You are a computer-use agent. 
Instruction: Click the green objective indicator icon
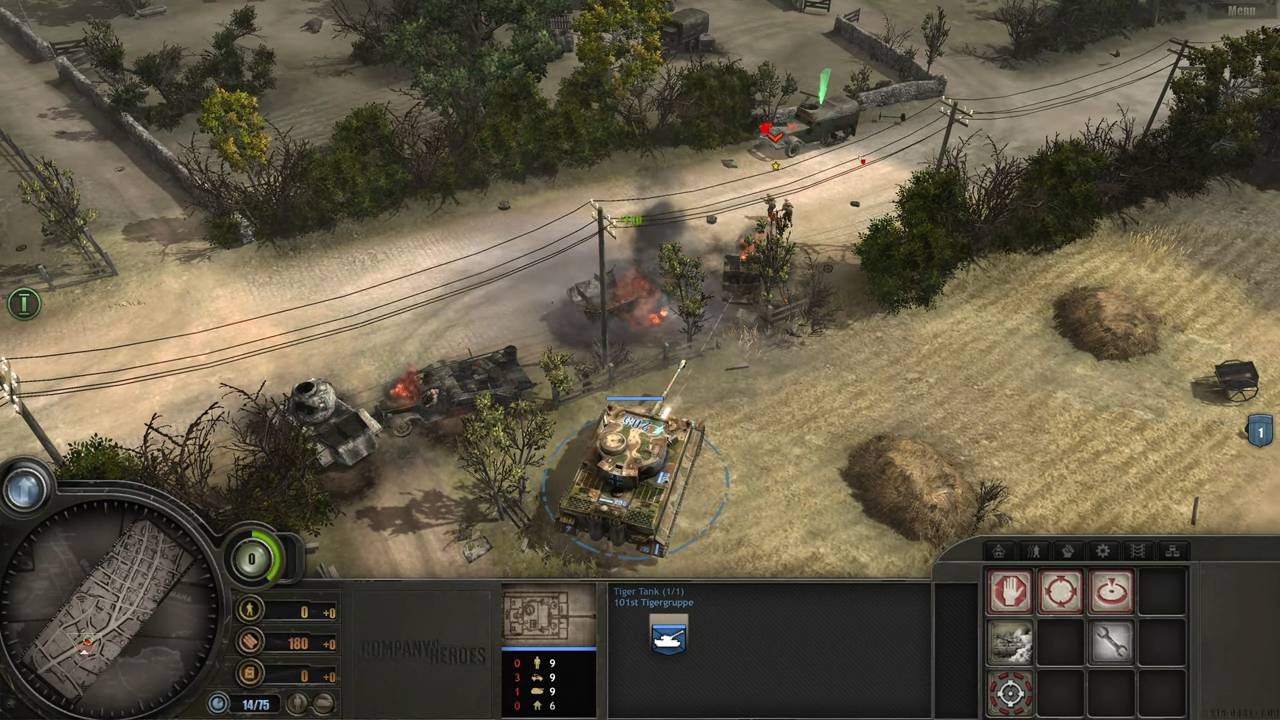coord(23,303)
